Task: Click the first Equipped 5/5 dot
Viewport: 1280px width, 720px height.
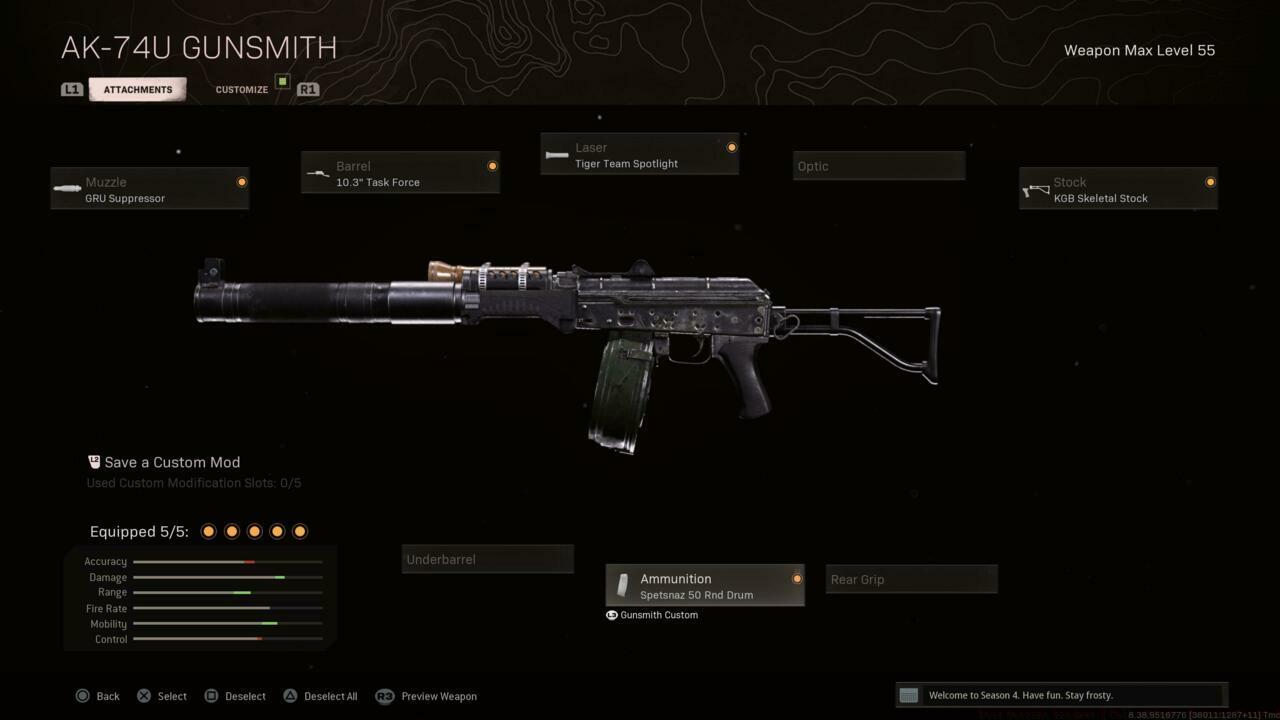Action: tap(208, 531)
